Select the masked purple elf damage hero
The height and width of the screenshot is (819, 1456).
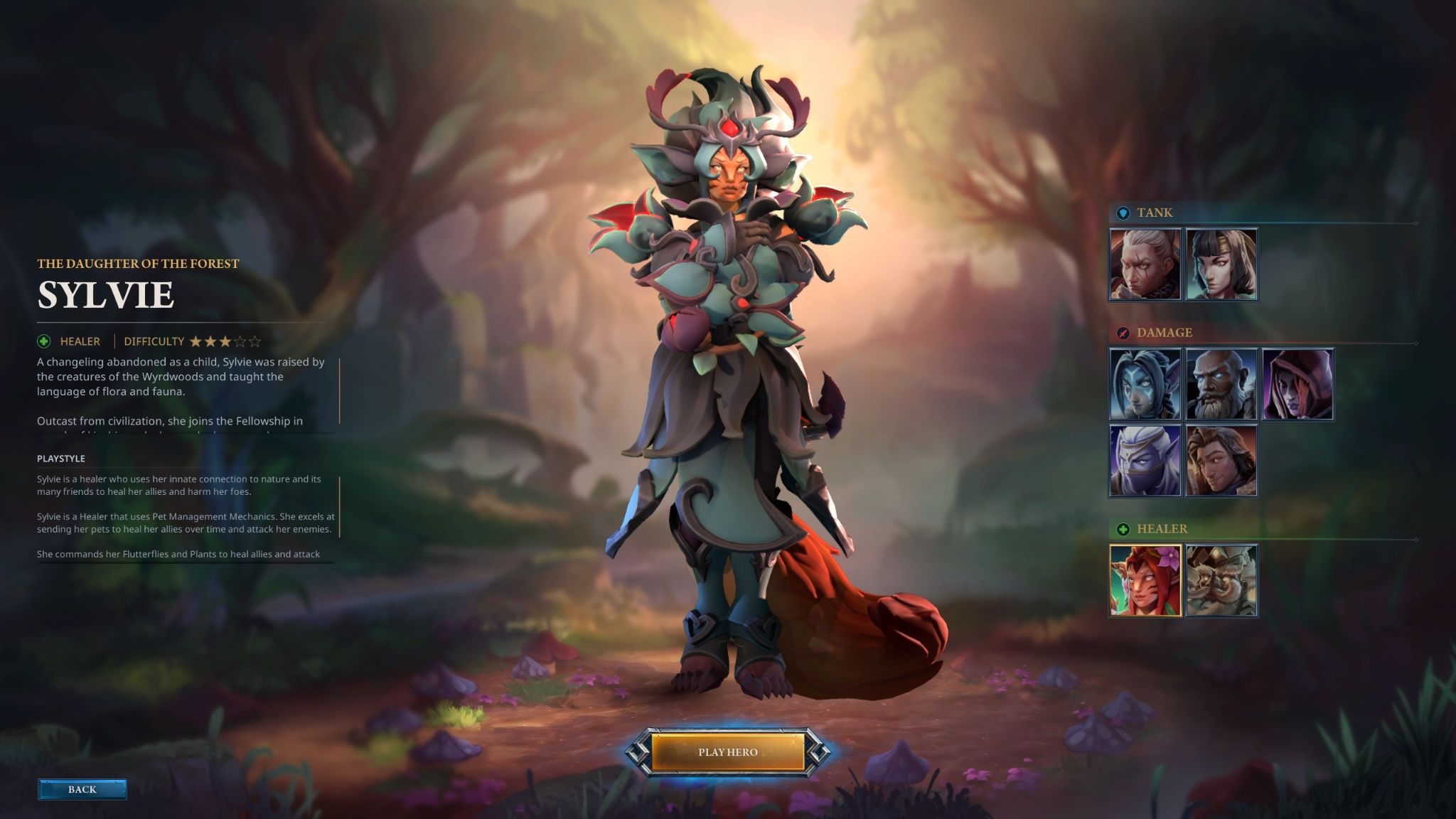click(x=1145, y=461)
